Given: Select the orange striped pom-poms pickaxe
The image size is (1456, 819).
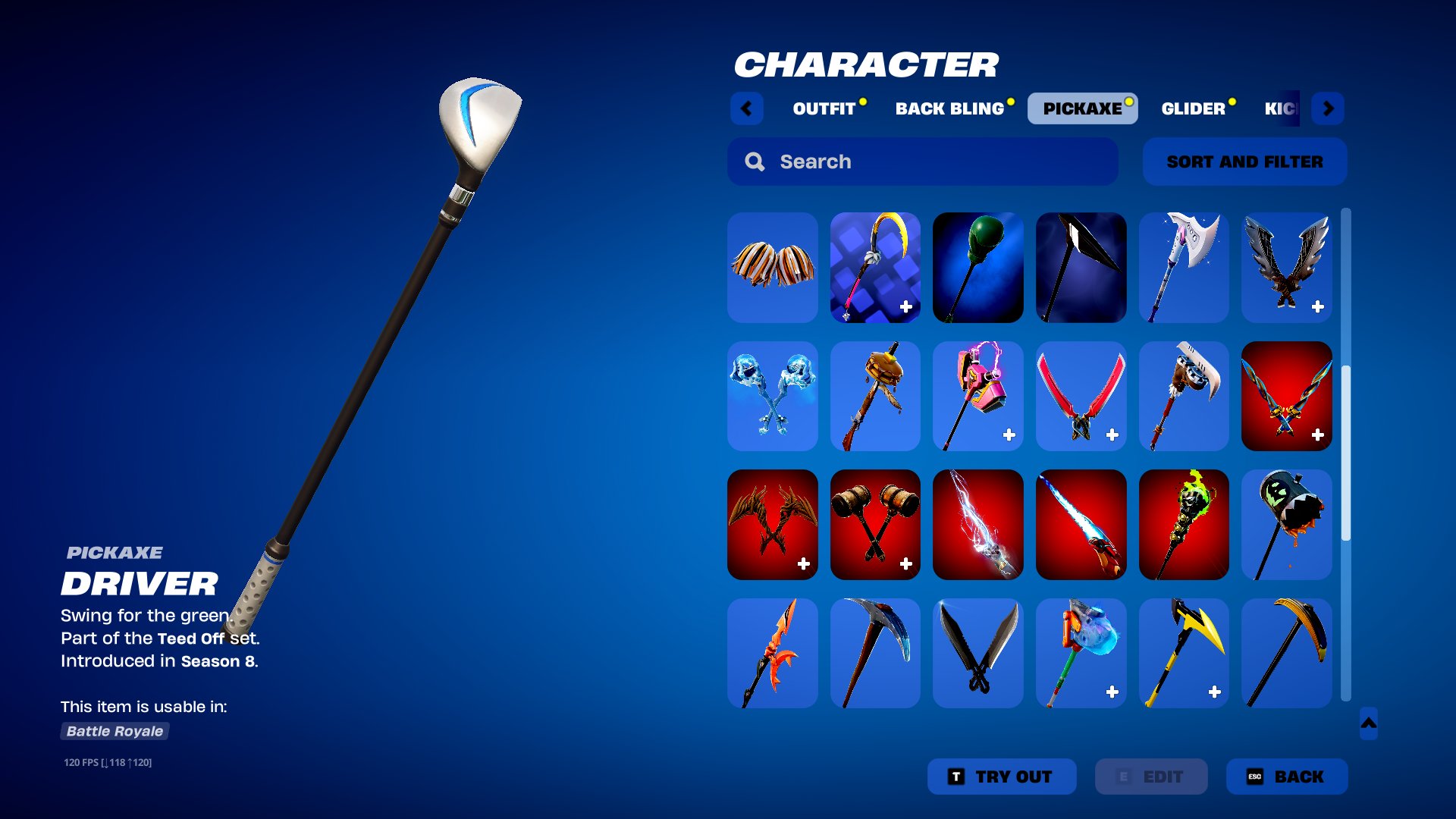Looking at the screenshot, I should [x=772, y=267].
